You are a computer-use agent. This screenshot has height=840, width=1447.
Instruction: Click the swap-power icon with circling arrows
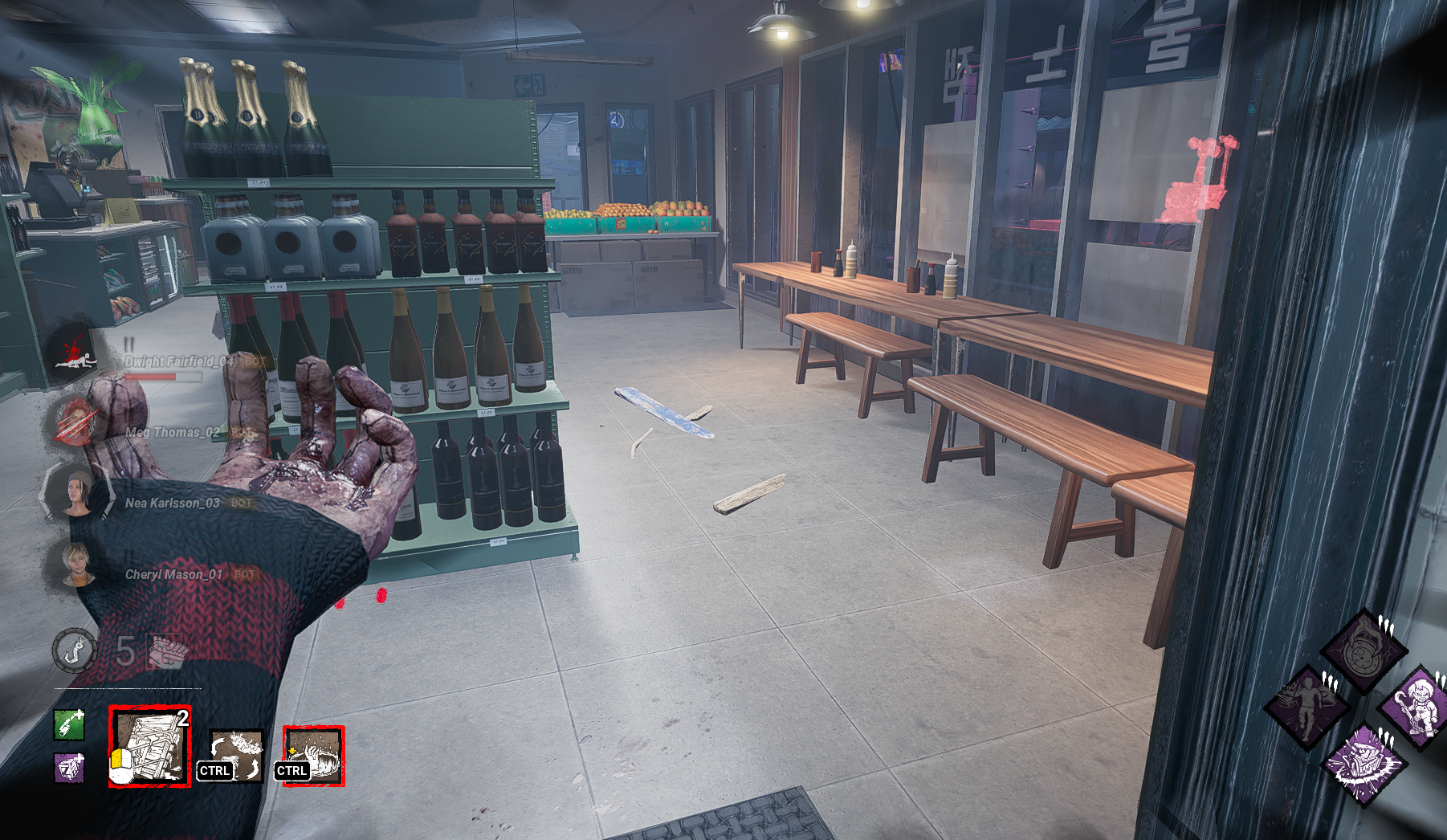236,755
